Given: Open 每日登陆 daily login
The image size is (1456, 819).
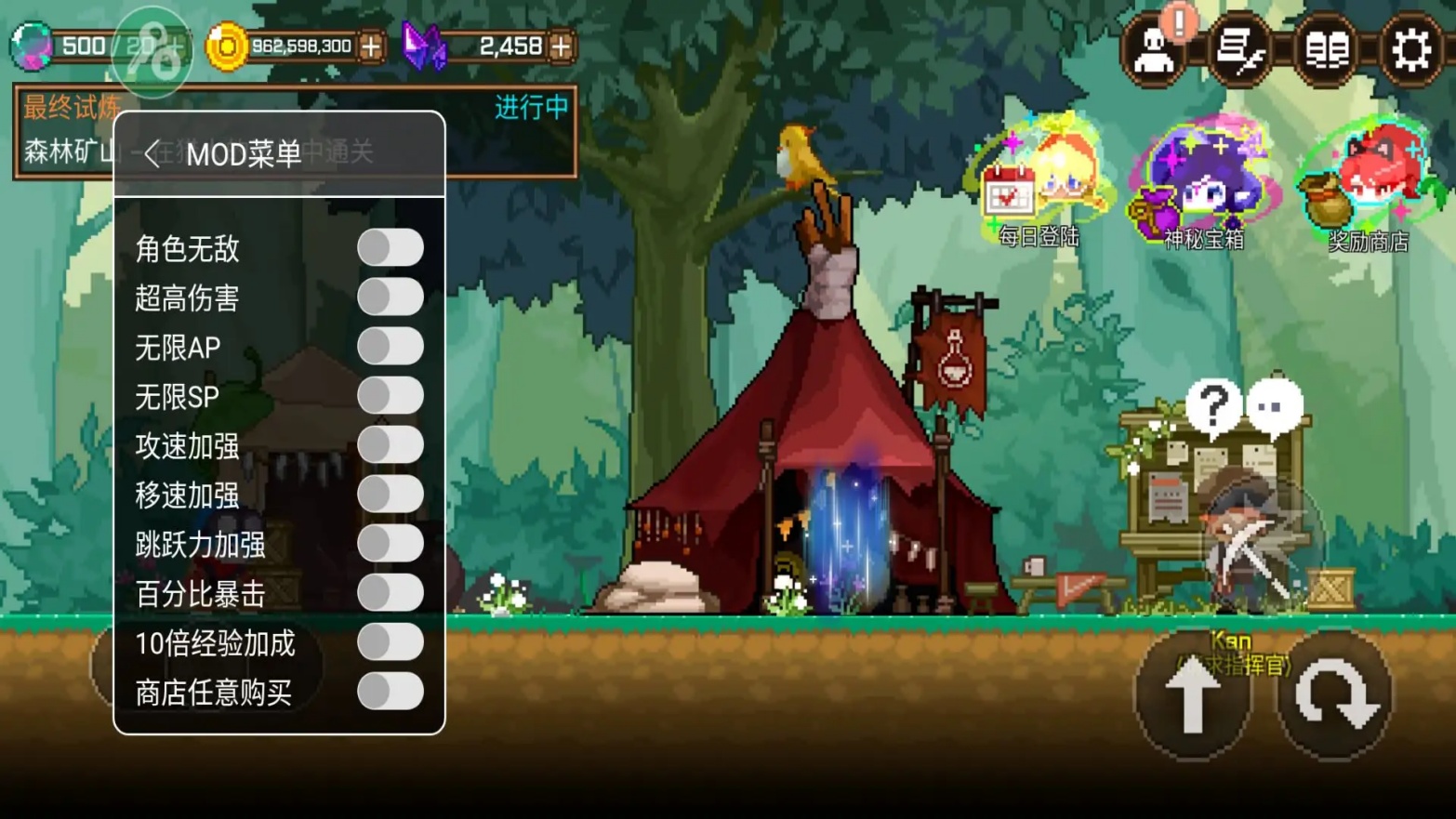Looking at the screenshot, I should [x=1039, y=184].
